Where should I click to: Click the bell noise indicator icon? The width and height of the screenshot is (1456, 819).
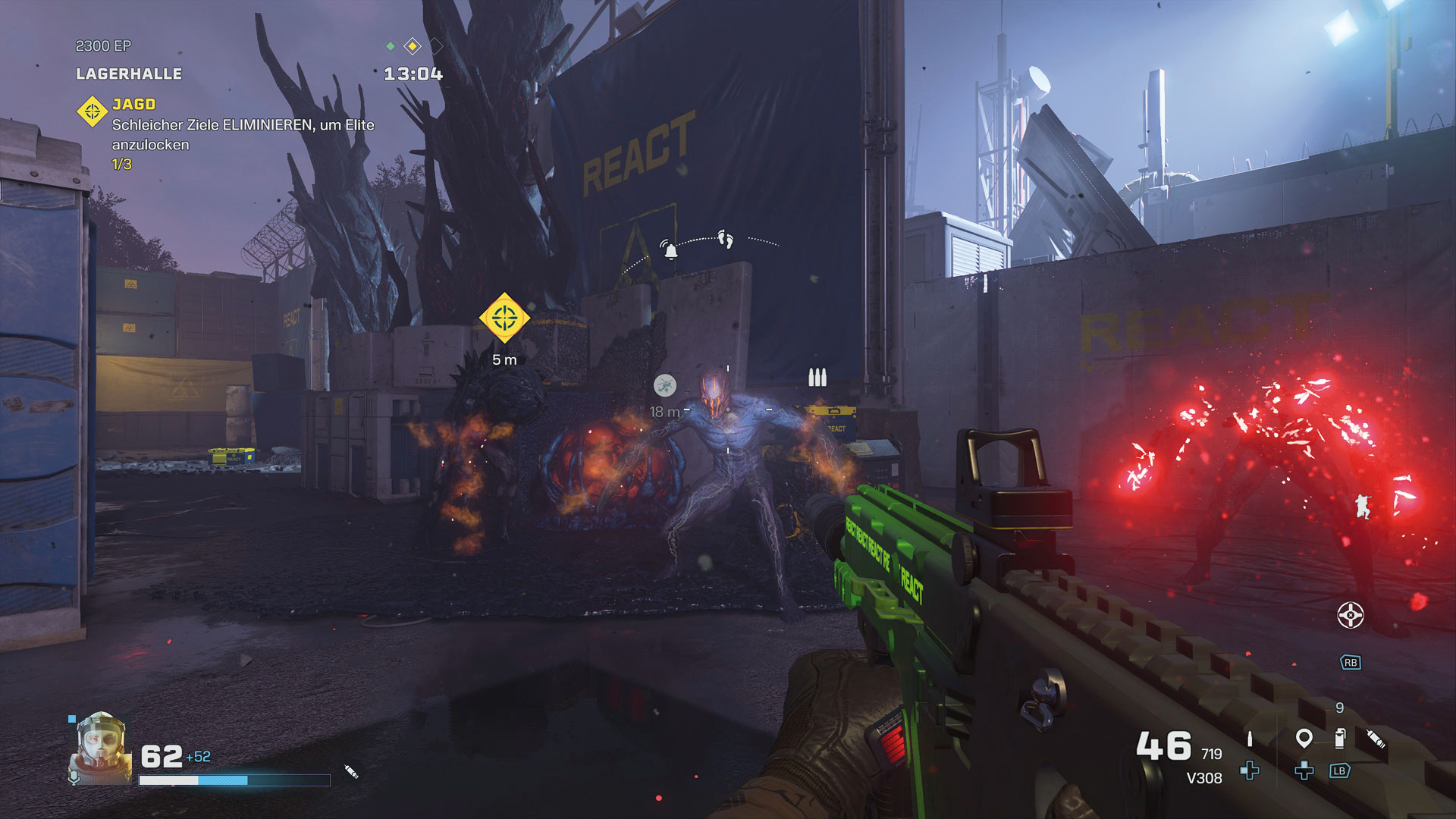tap(670, 249)
